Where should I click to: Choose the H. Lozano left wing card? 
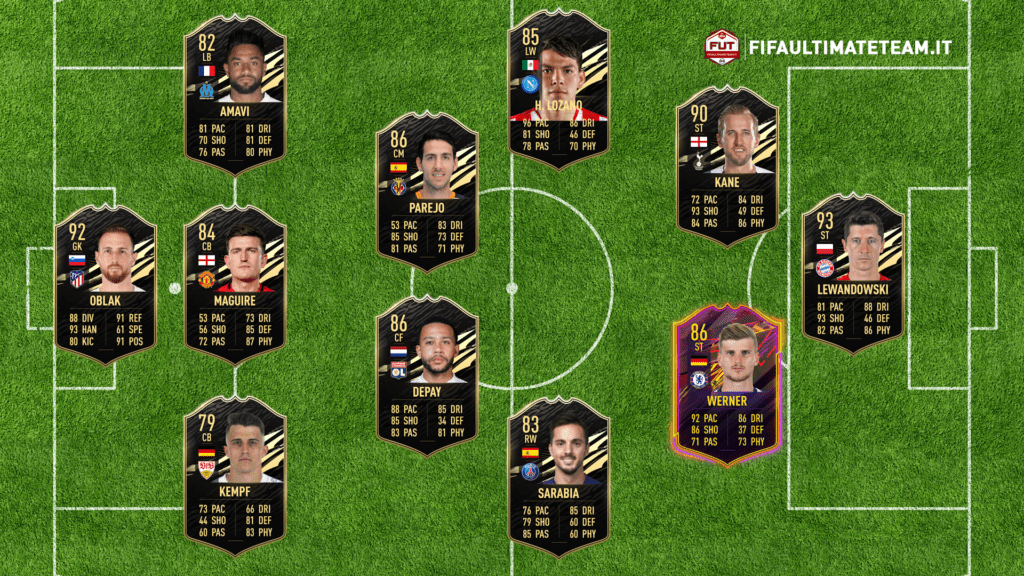coord(559,90)
